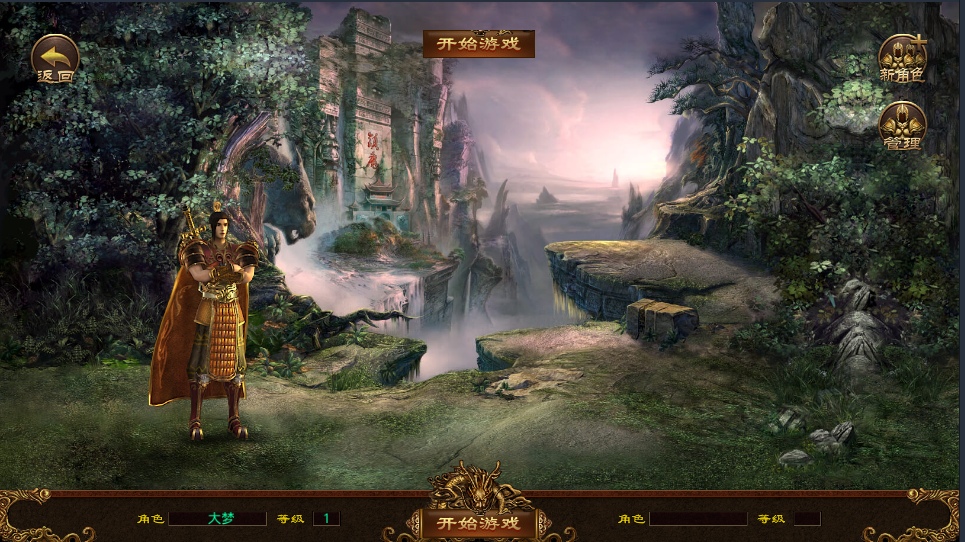Click the 返回 back arrow button
This screenshot has width=965, height=542.
55,59
